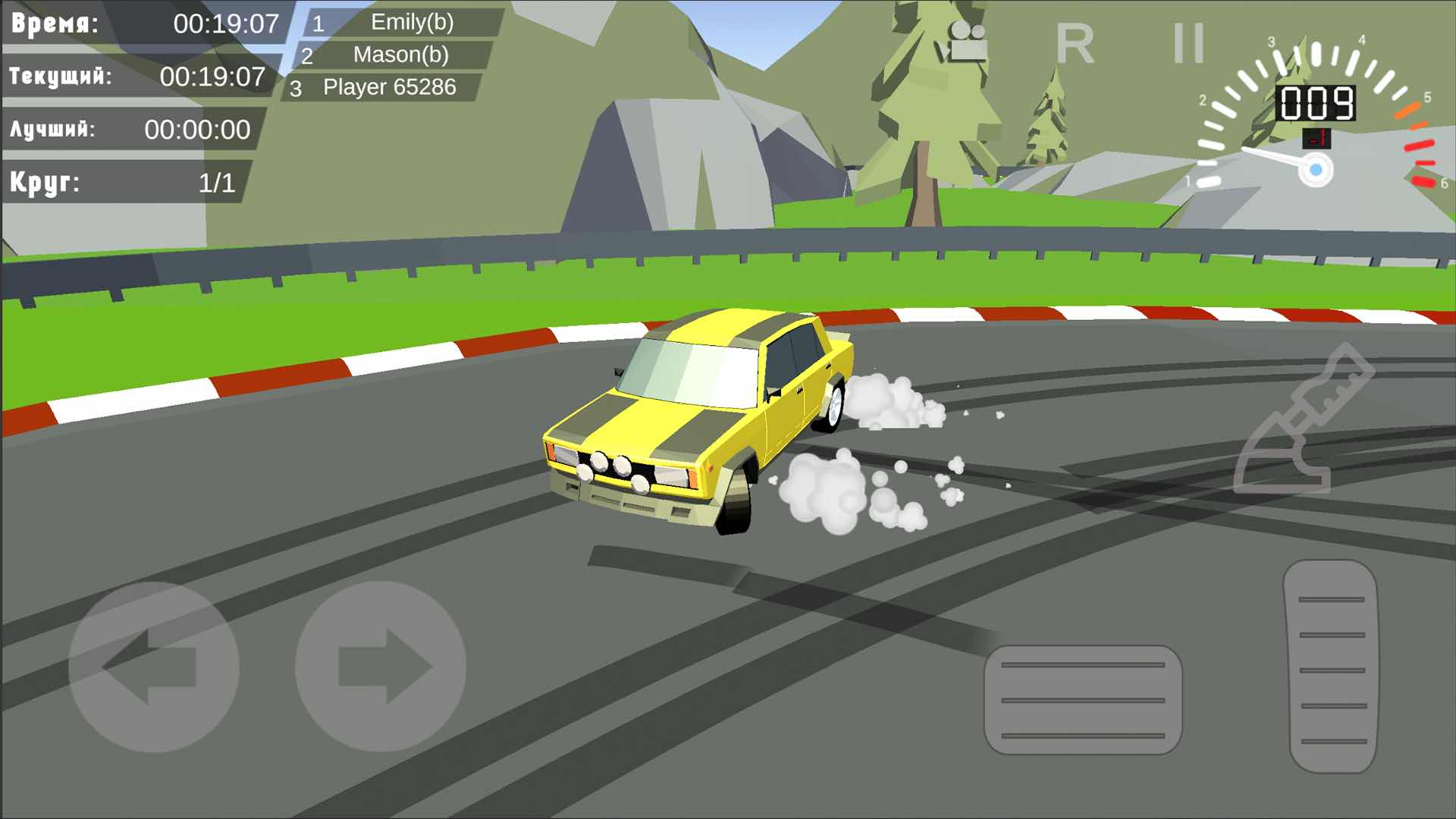Image resolution: width=1456 pixels, height=819 pixels.
Task: Pause the race
Action: (x=1188, y=43)
